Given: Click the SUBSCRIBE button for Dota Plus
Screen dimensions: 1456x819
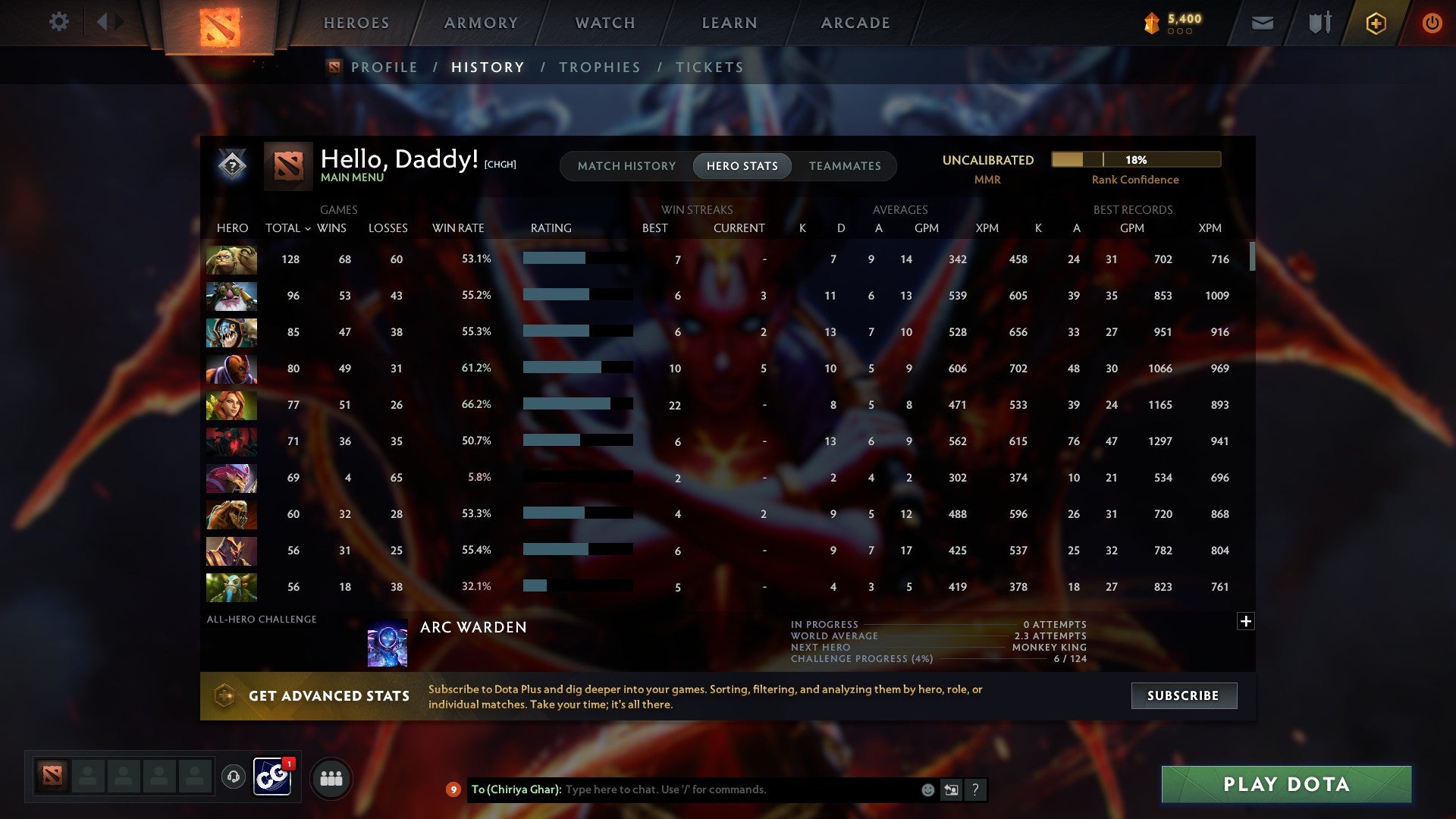Looking at the screenshot, I should click(1183, 695).
